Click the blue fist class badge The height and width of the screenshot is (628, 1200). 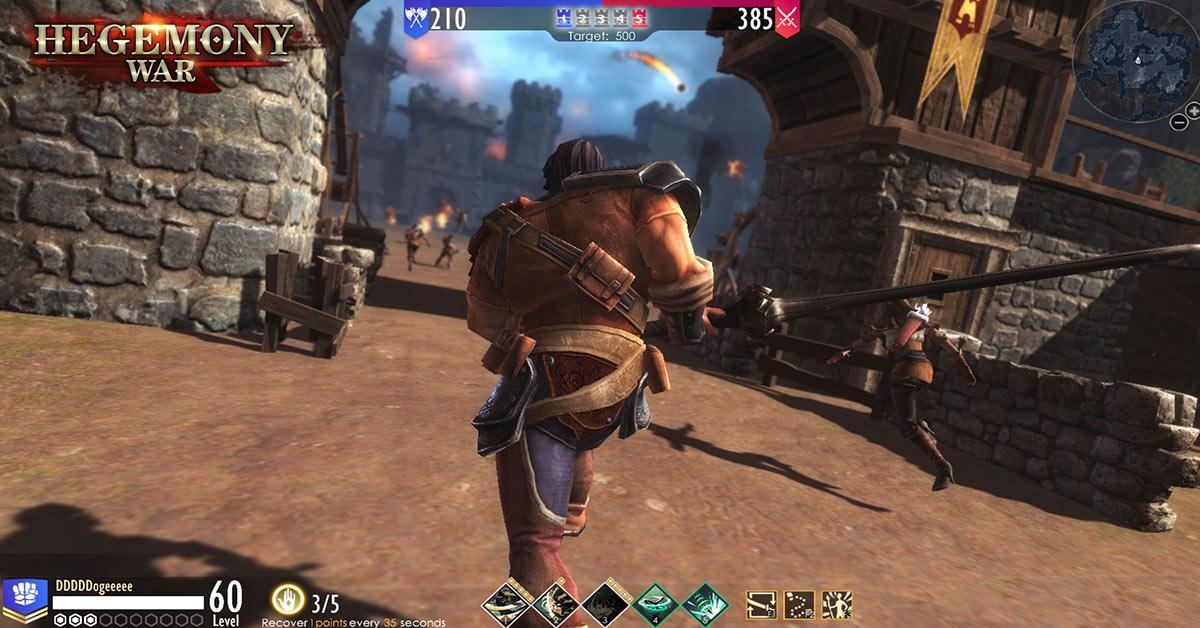click(x=25, y=597)
